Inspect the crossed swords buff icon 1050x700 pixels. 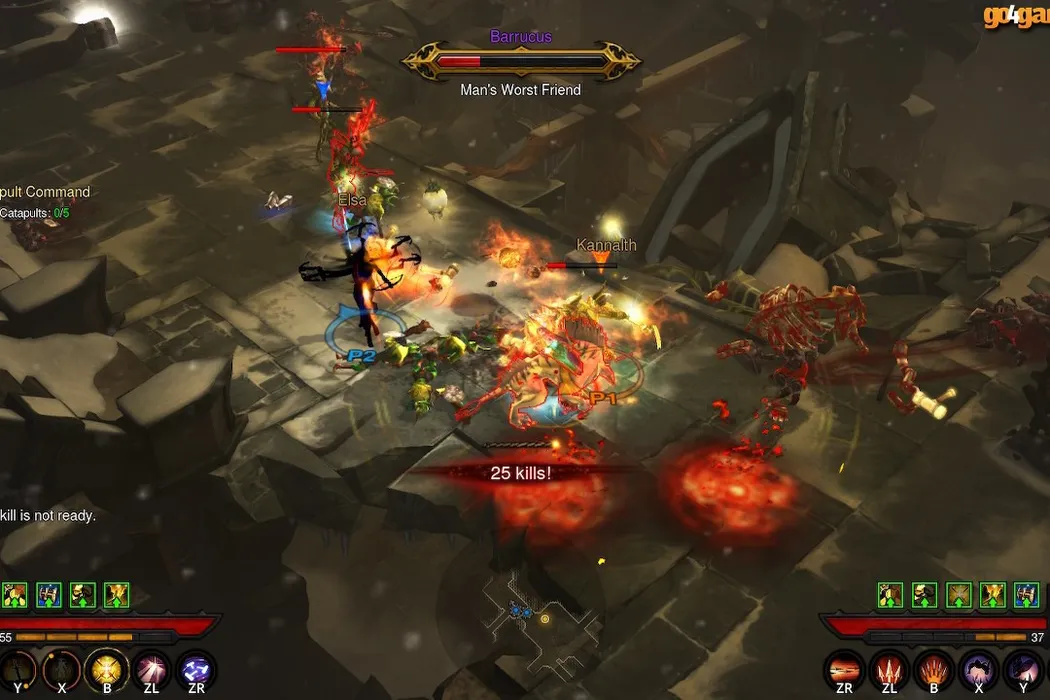959,596
